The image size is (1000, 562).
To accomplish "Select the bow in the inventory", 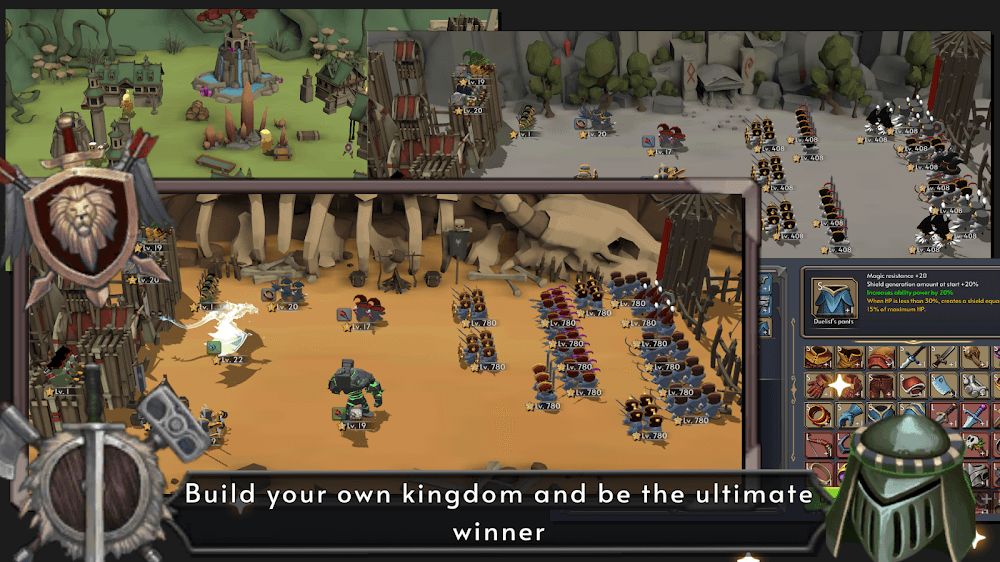I will click(819, 445).
